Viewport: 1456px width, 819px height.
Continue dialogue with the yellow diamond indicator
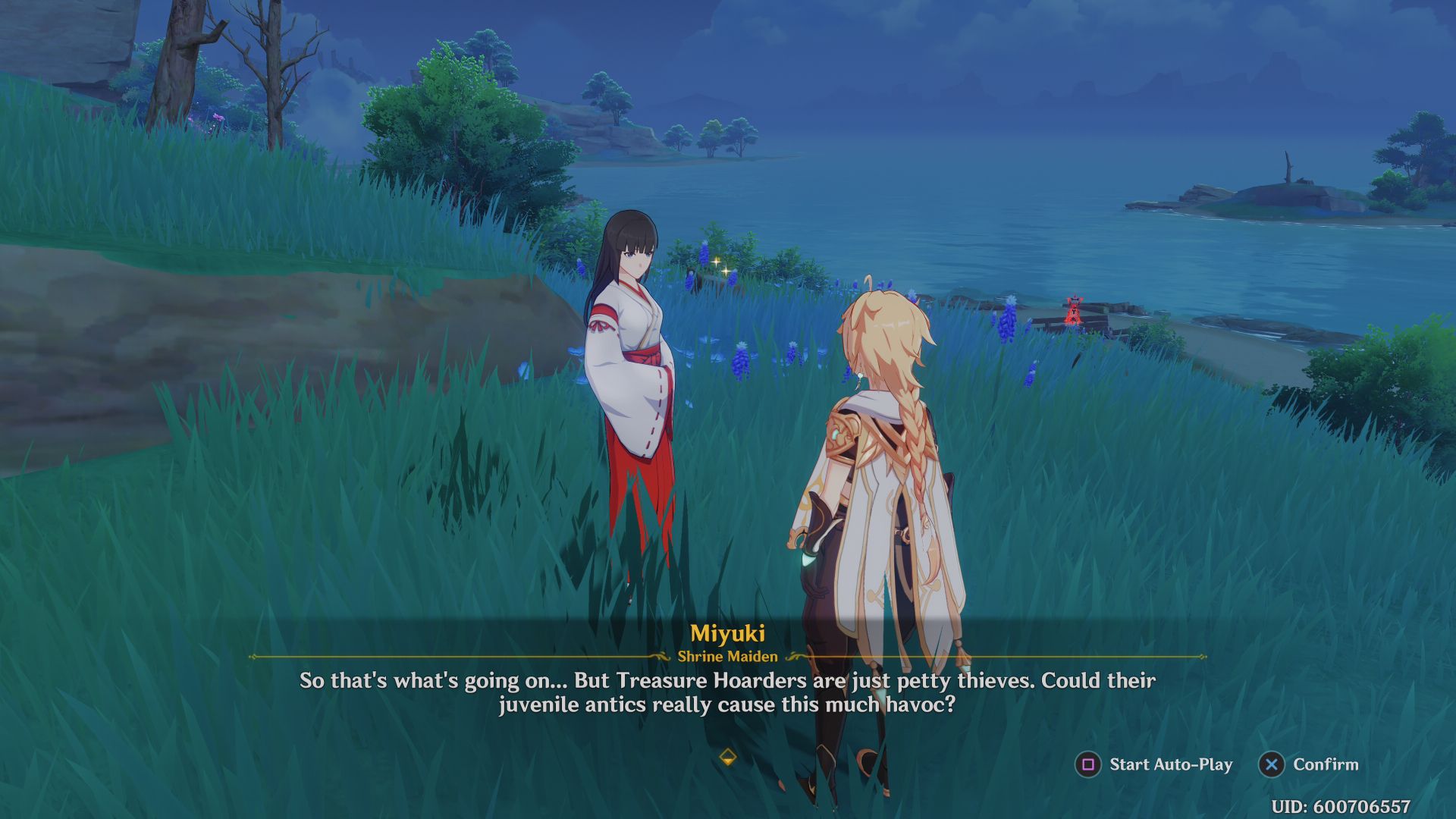point(727,757)
